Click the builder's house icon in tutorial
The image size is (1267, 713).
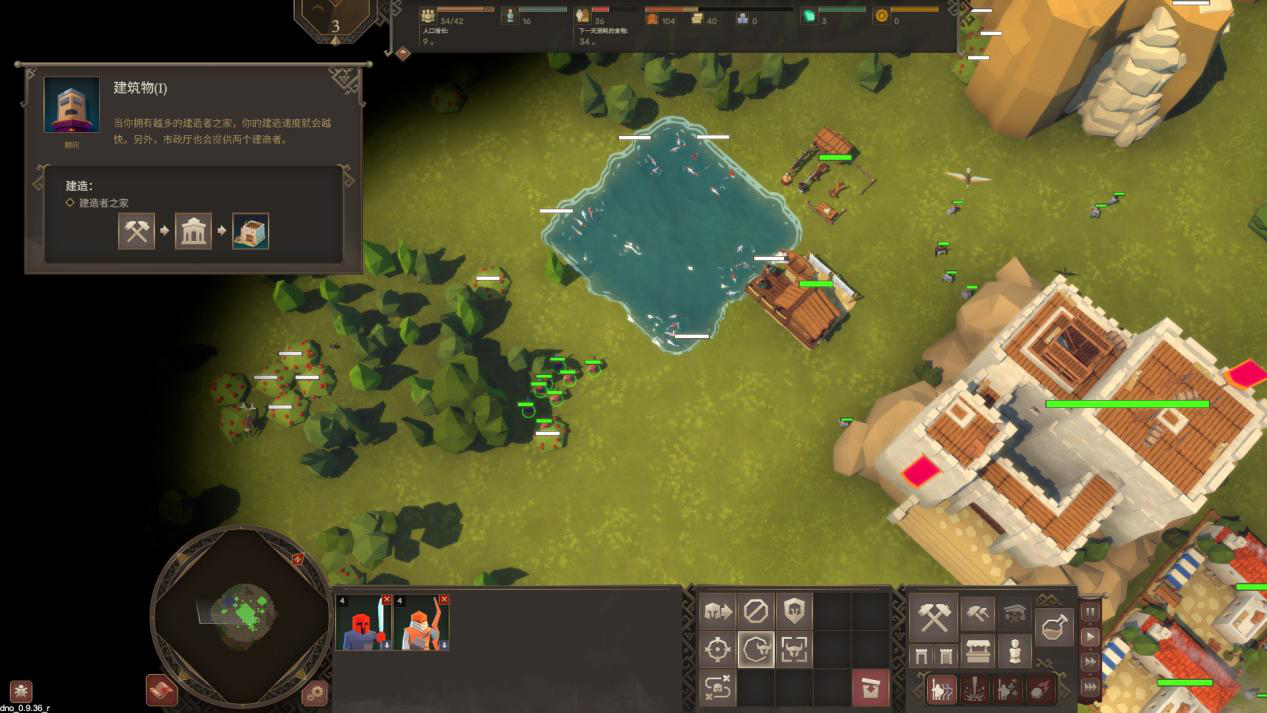250,232
